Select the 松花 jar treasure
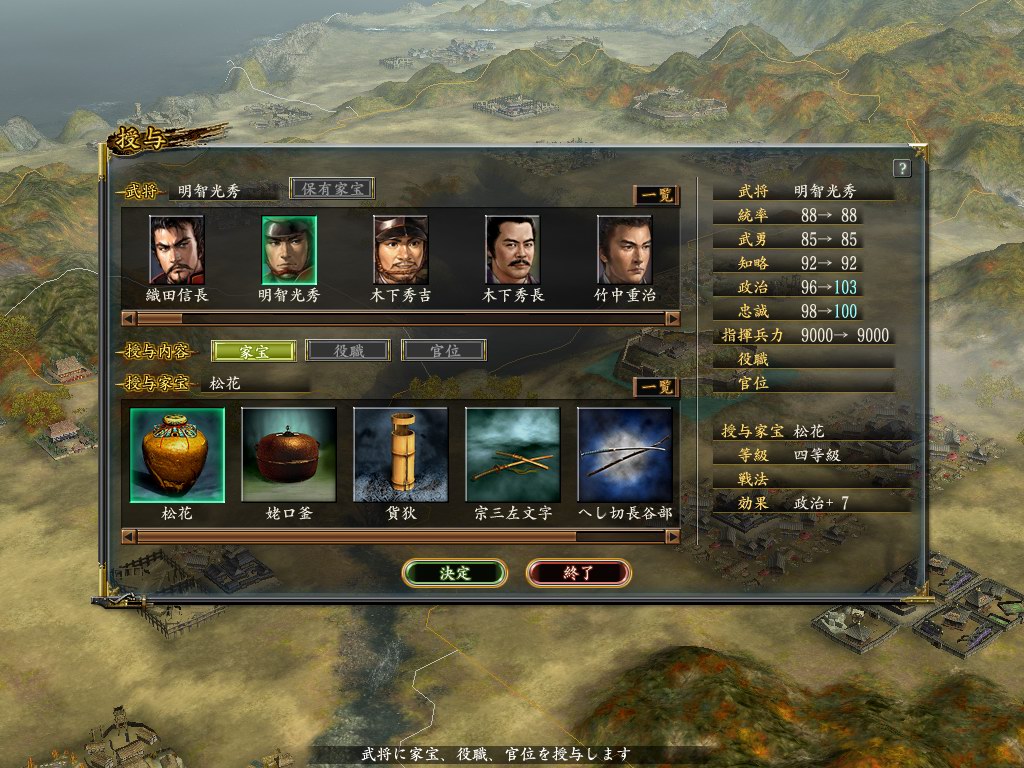 (177, 455)
